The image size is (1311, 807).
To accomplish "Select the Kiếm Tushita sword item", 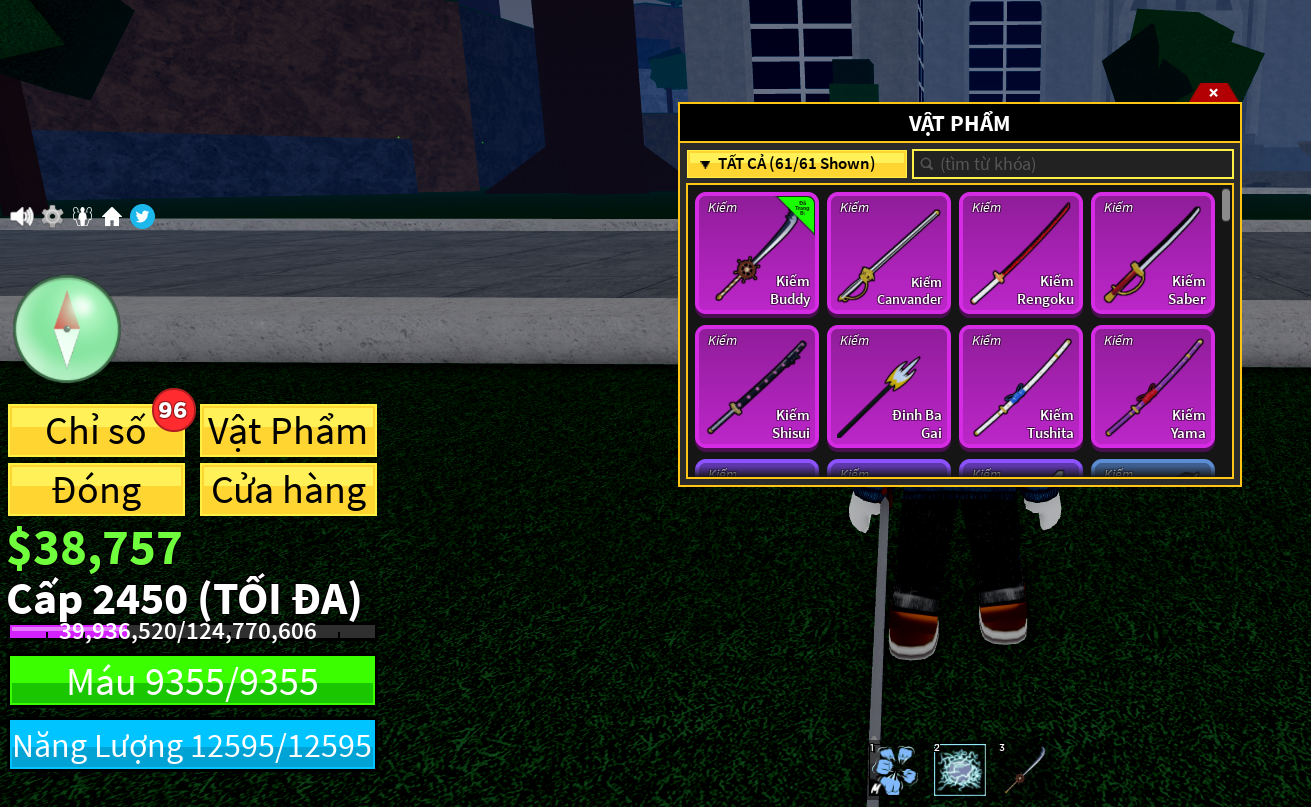I will coord(1021,387).
